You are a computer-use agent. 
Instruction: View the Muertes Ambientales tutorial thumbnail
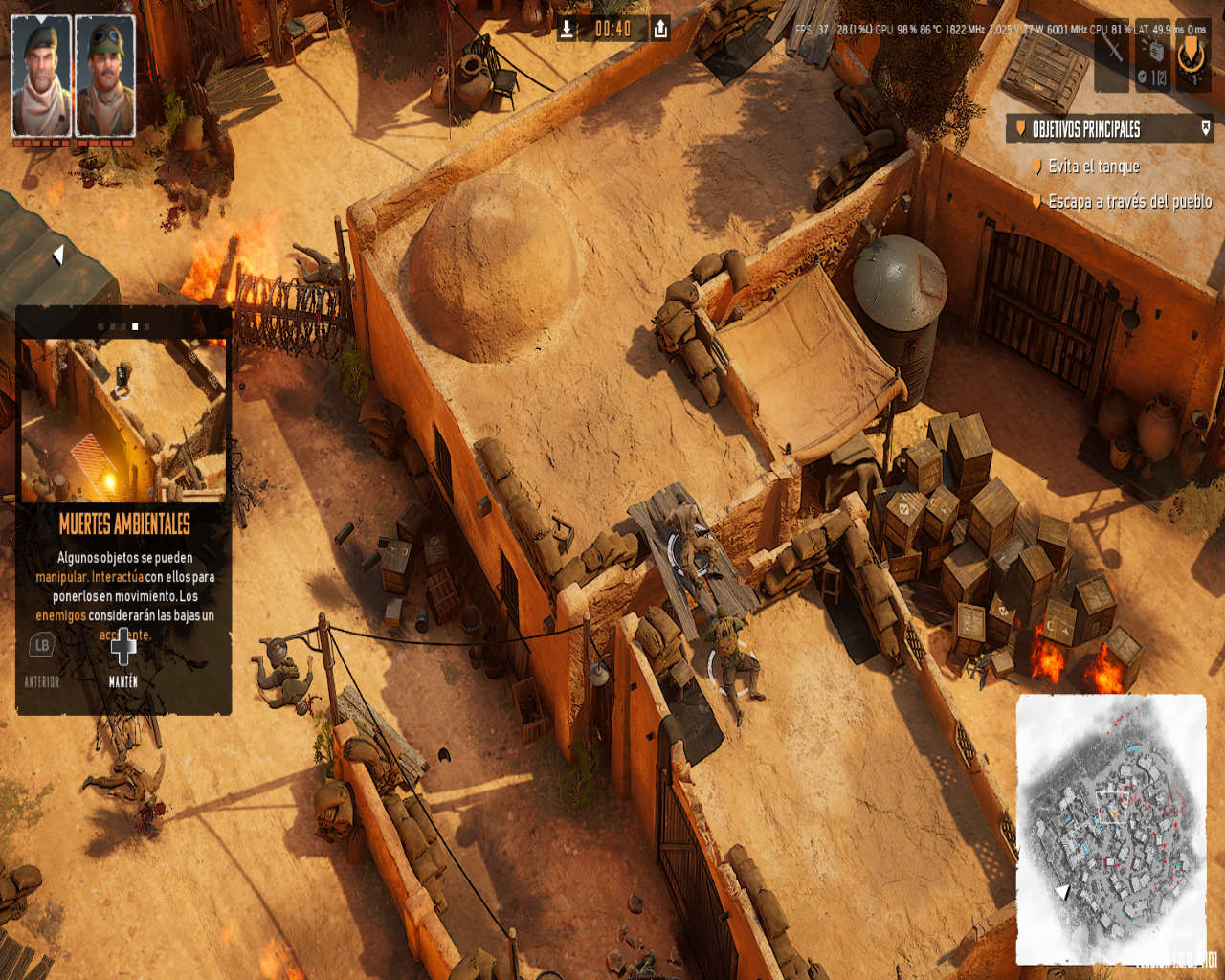[x=123, y=419]
